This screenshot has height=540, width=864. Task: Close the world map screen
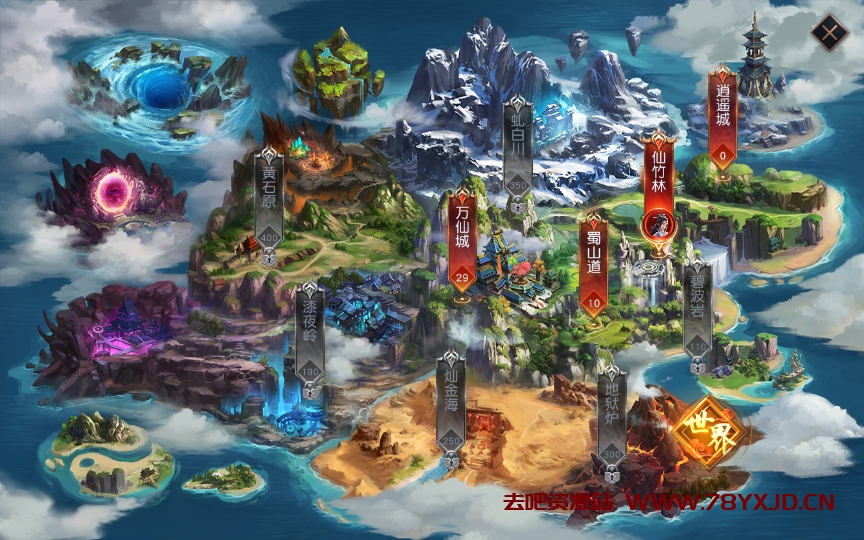(829, 33)
